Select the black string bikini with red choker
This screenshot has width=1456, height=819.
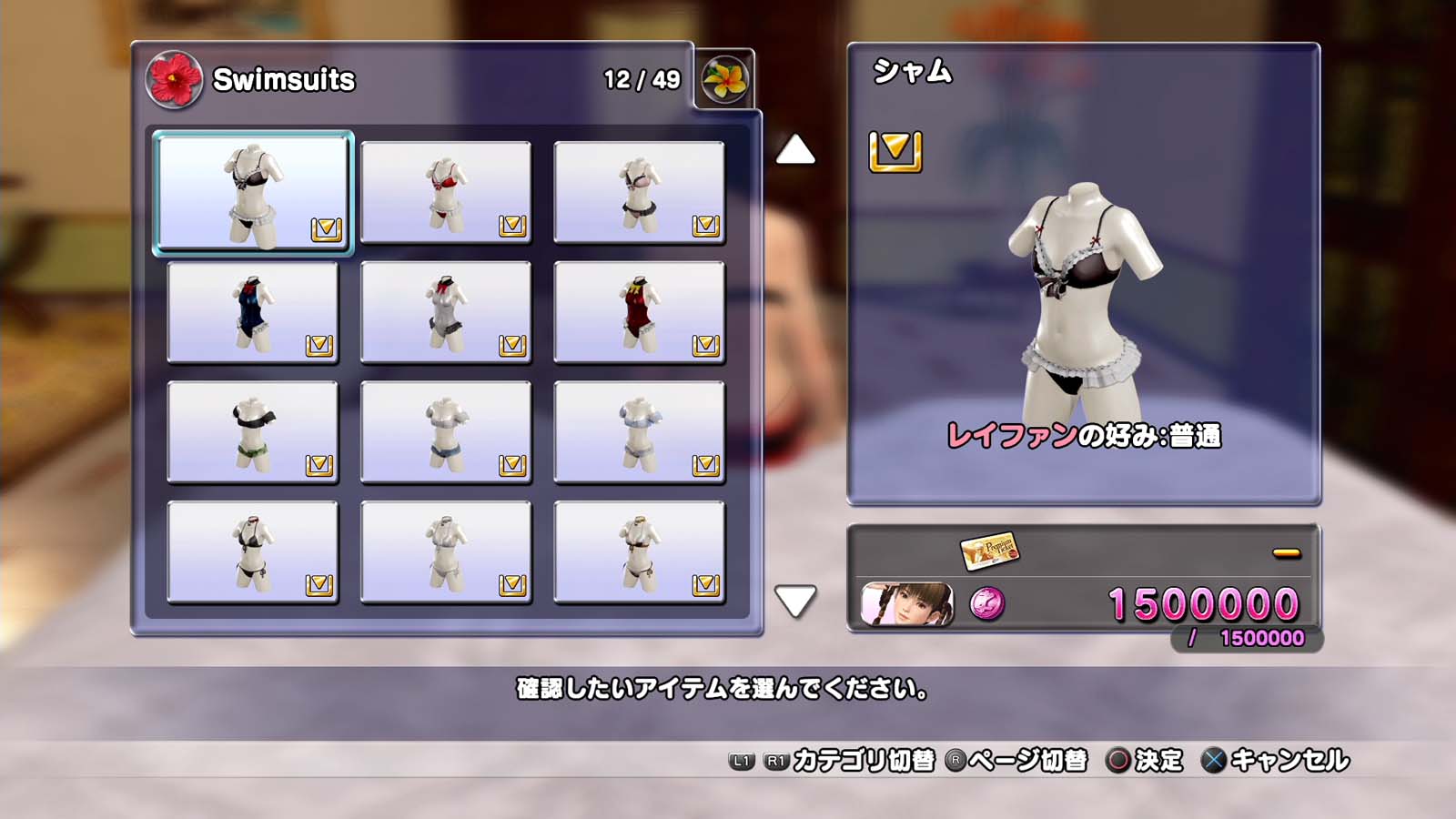pyautogui.click(x=253, y=552)
